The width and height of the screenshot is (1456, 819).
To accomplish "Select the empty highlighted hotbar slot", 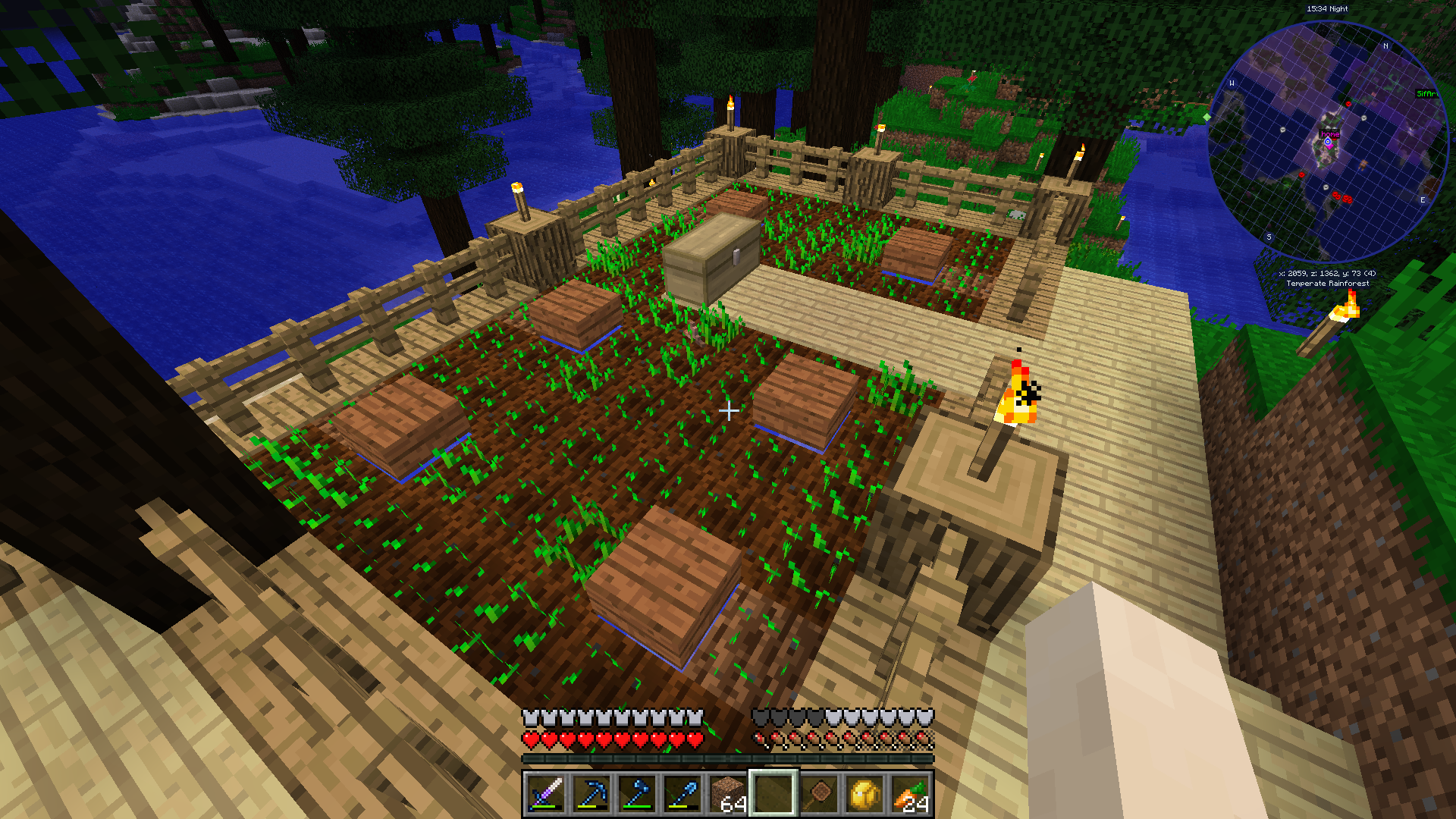I will [773, 794].
